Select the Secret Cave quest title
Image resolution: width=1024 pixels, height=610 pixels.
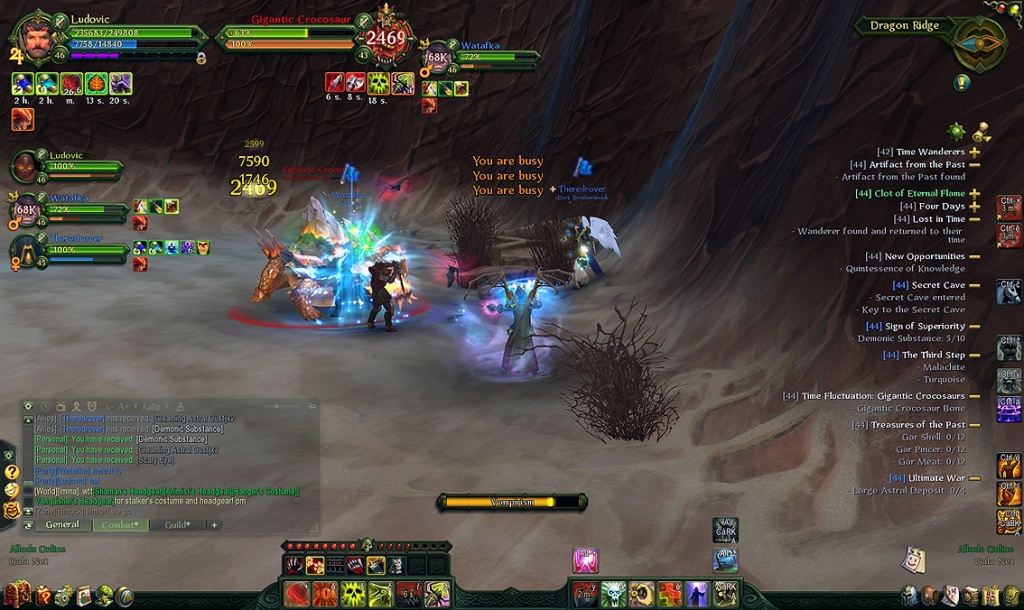pos(938,285)
